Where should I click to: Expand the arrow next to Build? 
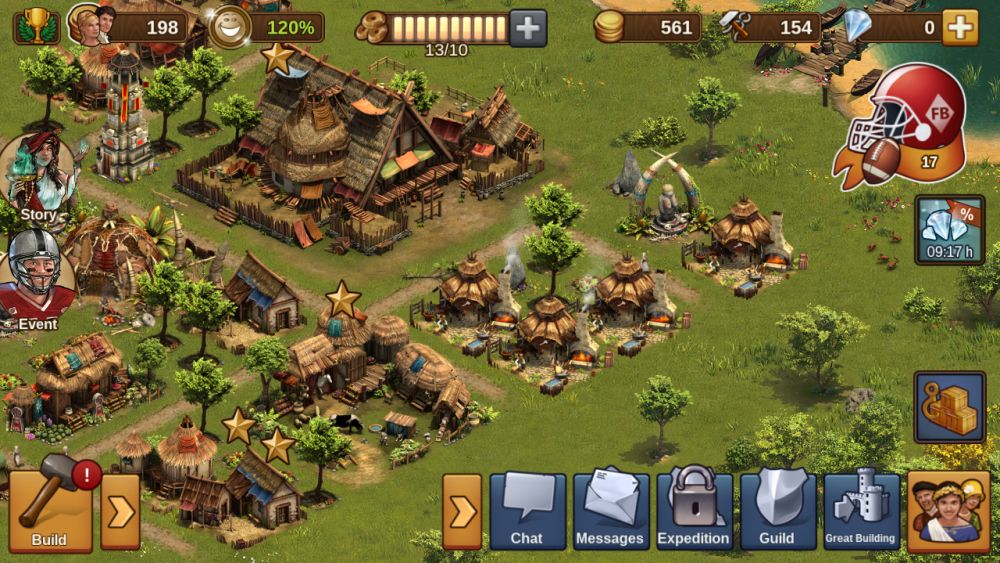[120, 512]
